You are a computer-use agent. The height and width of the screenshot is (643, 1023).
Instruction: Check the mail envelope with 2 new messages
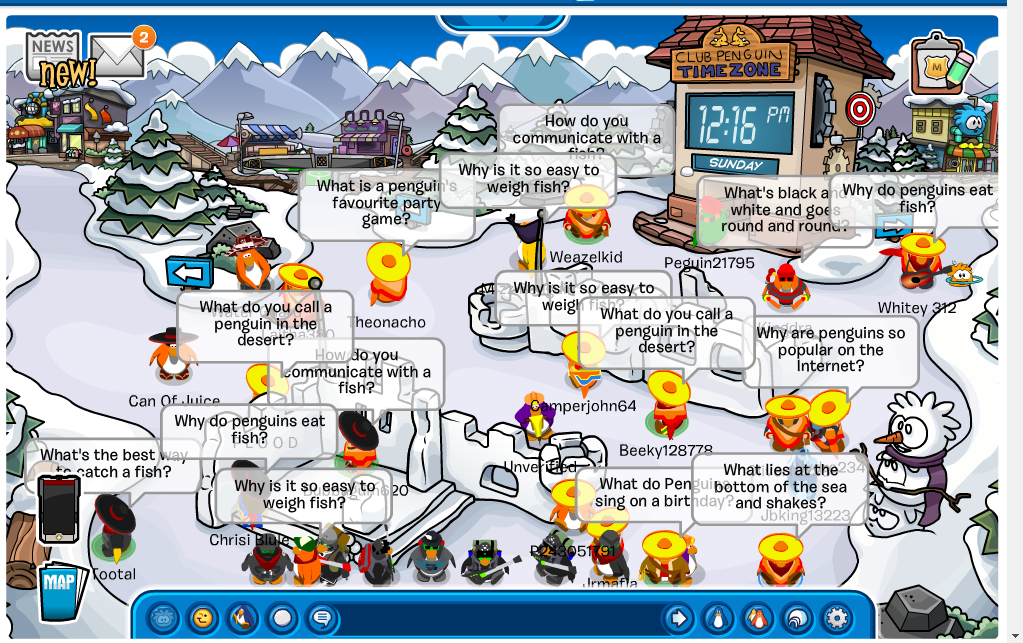[x=118, y=56]
